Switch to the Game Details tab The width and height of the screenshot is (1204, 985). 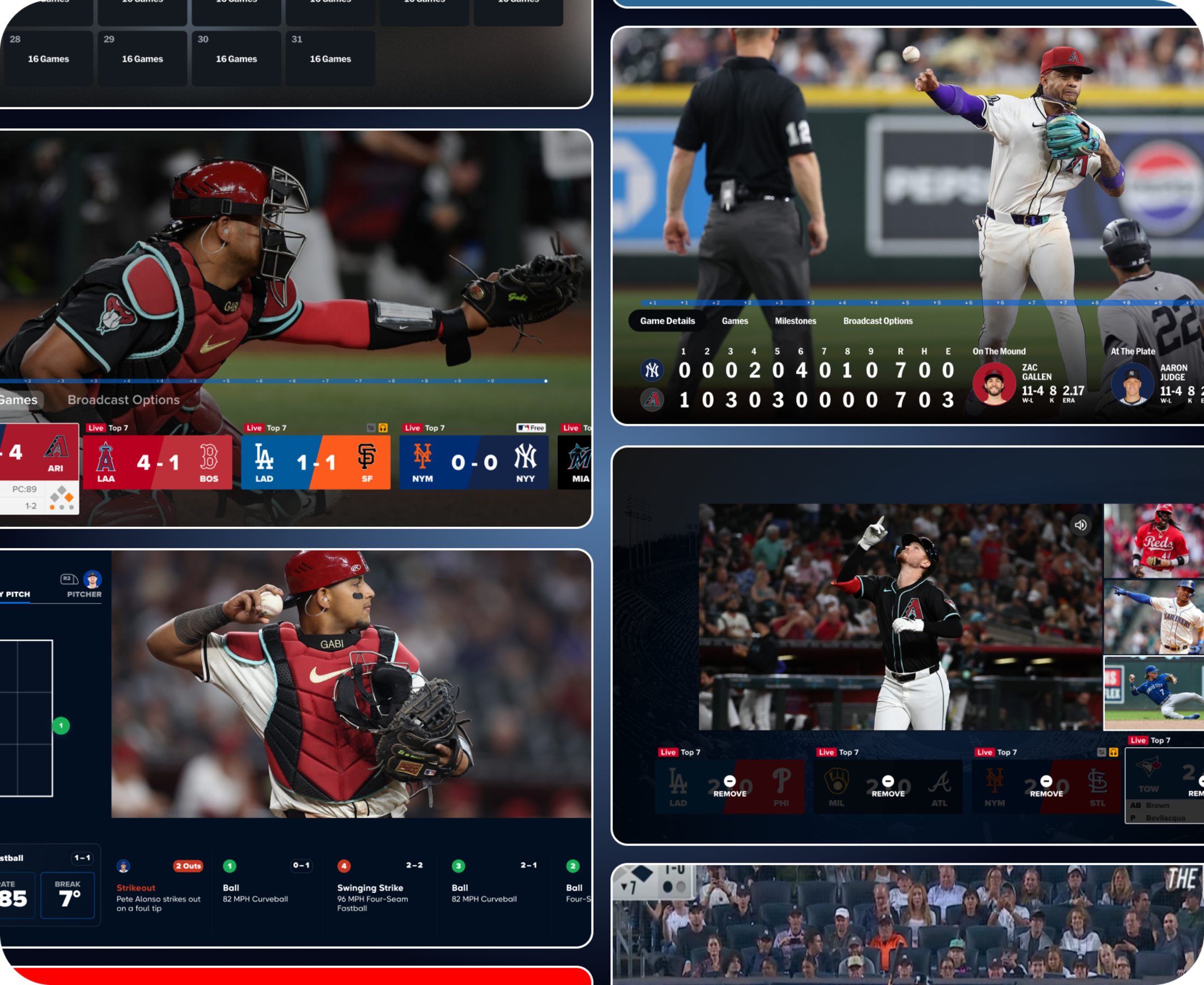(x=667, y=321)
